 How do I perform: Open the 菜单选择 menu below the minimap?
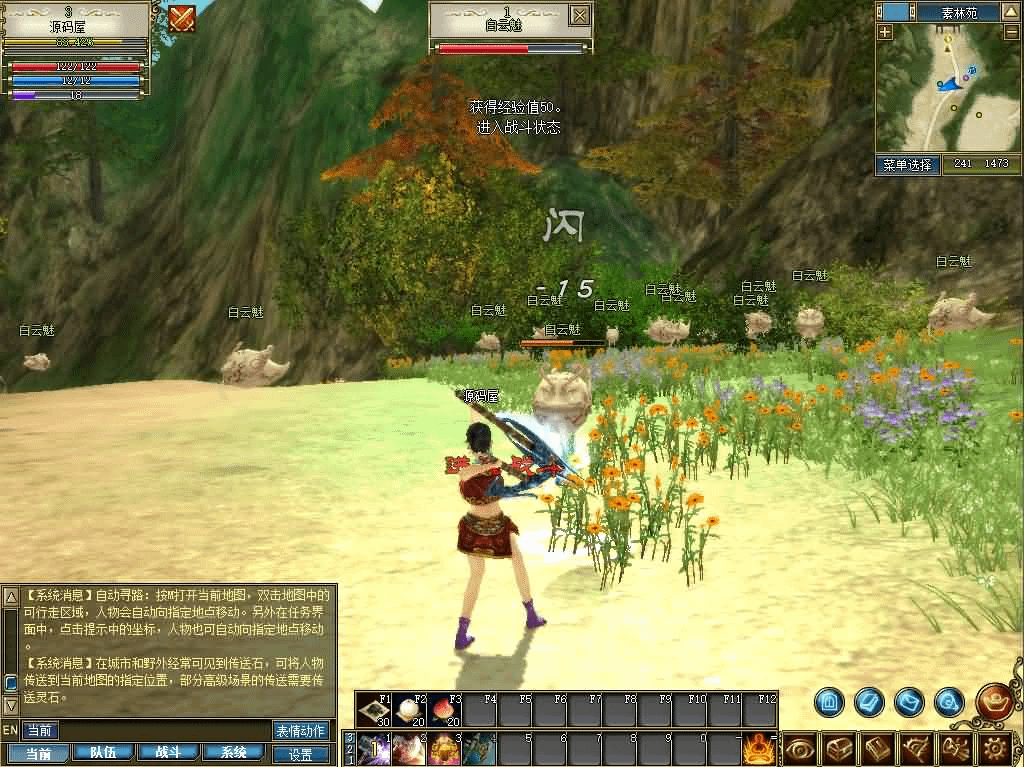click(x=908, y=165)
